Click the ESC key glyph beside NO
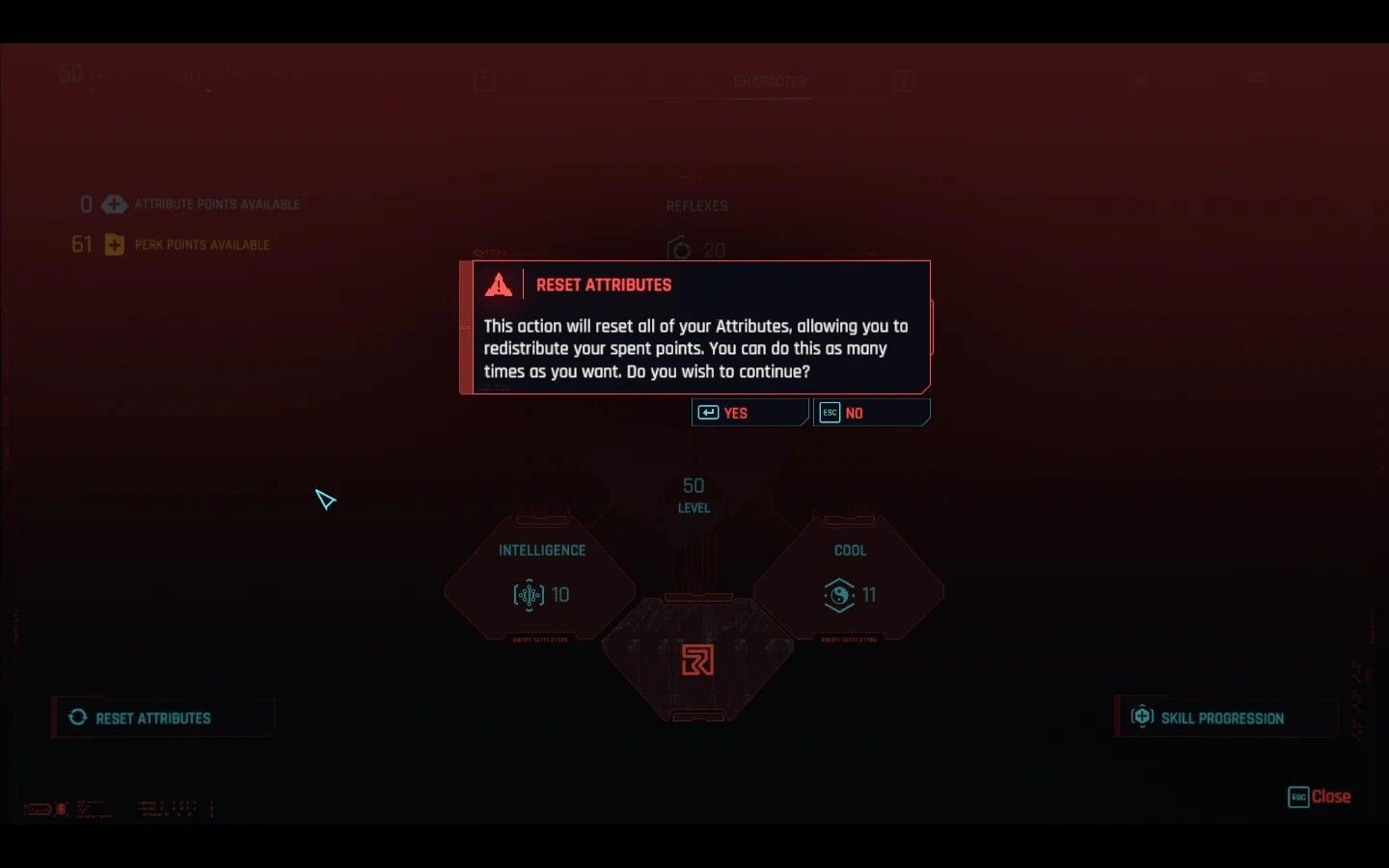 click(x=830, y=412)
